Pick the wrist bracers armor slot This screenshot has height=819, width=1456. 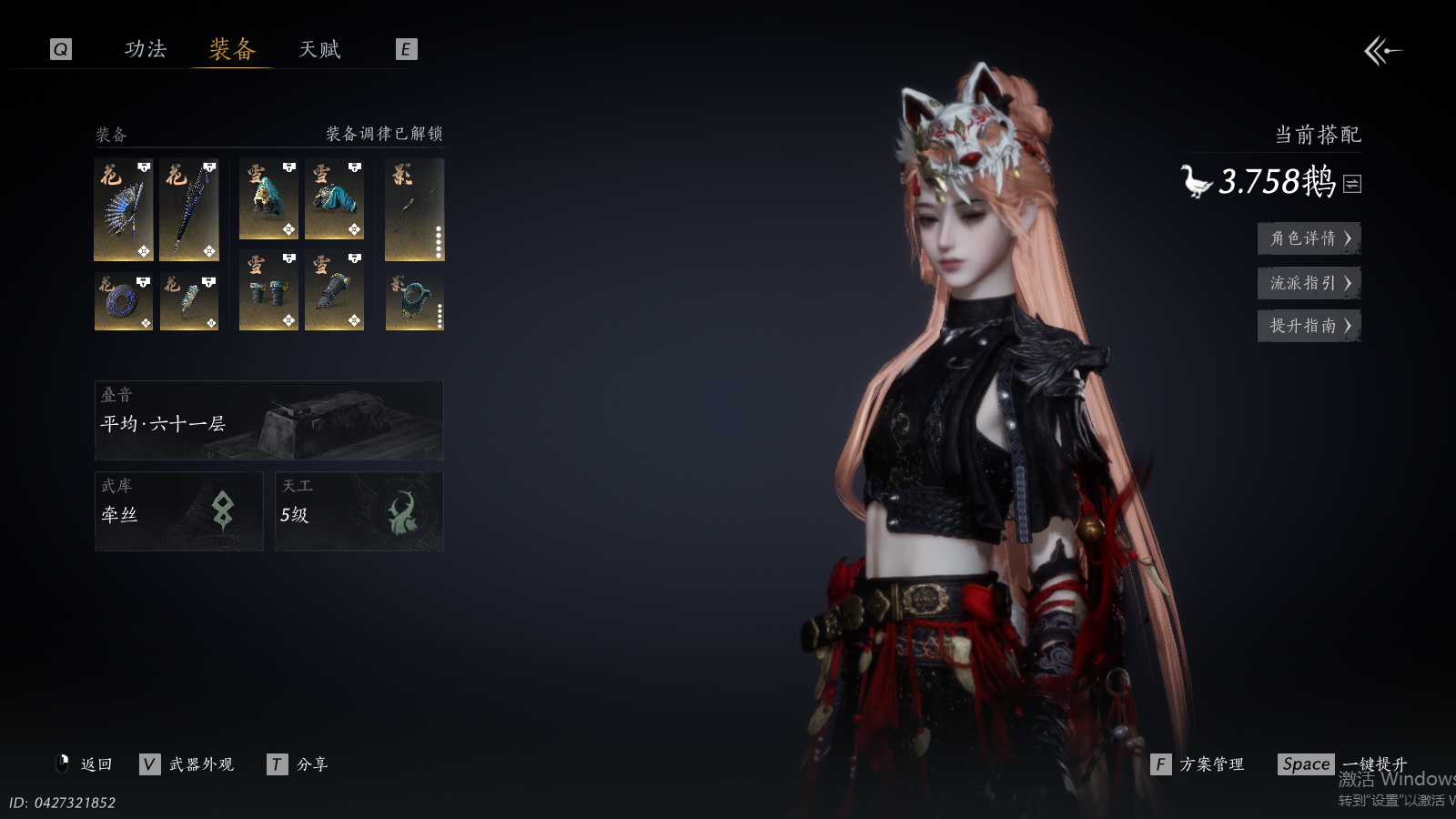tap(268, 291)
